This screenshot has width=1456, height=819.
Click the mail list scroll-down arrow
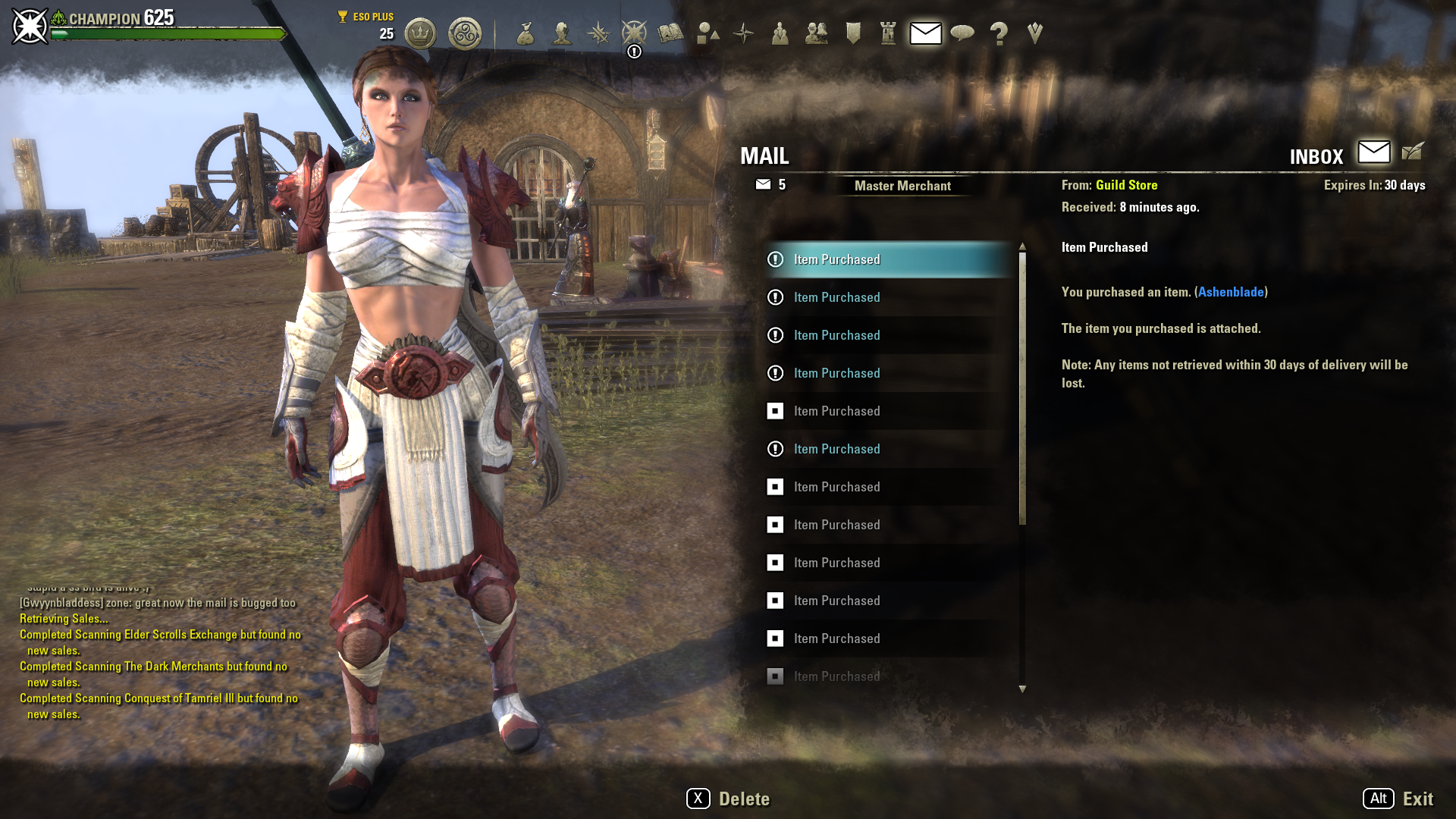[x=1022, y=689]
